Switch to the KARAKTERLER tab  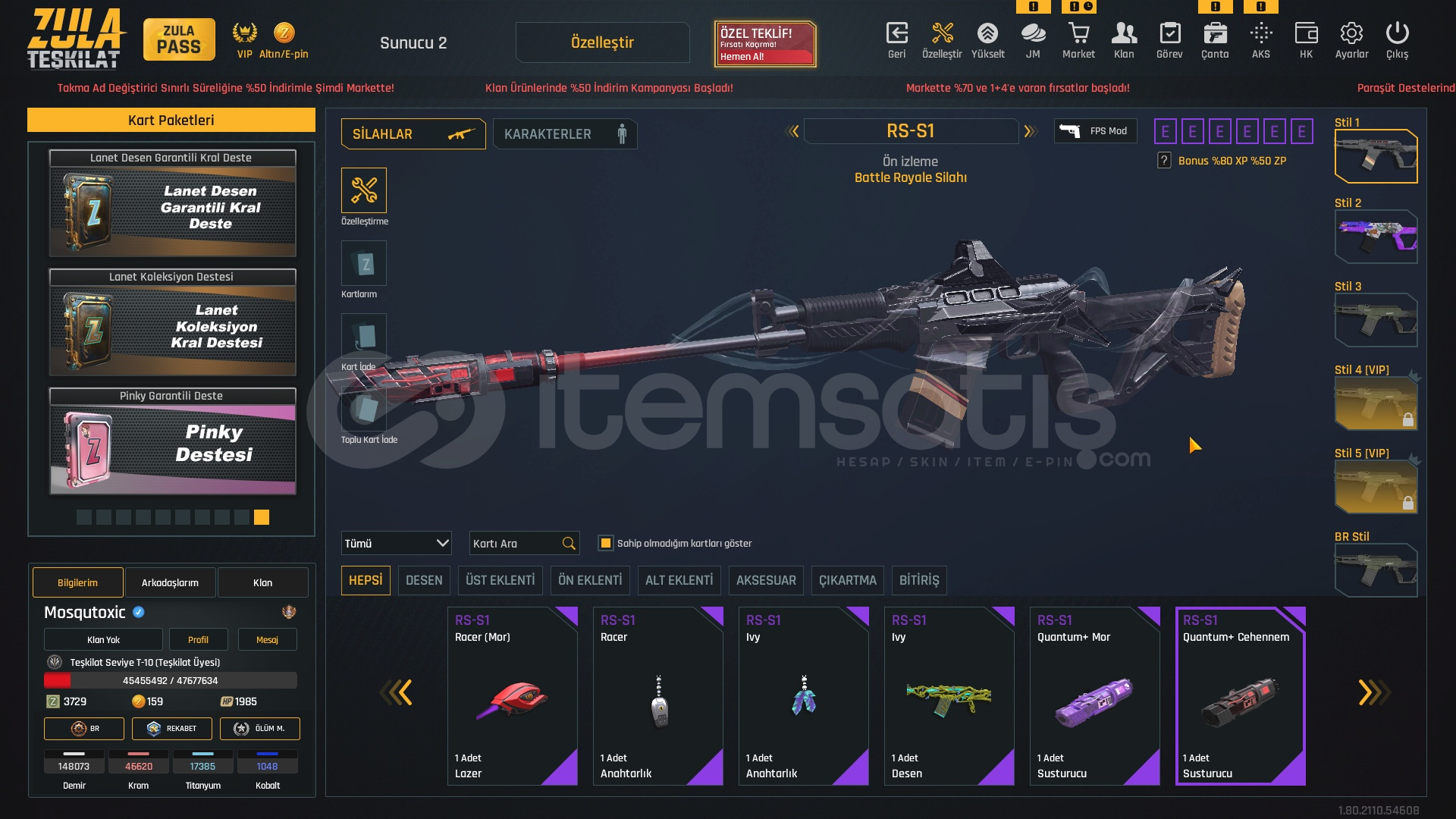click(564, 133)
